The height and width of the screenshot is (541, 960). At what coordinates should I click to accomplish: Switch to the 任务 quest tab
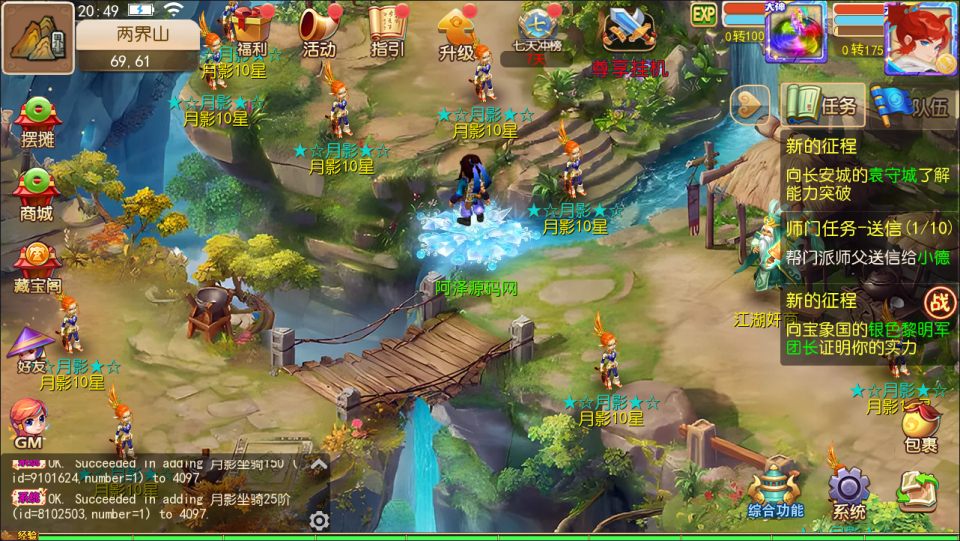pyautogui.click(x=822, y=105)
